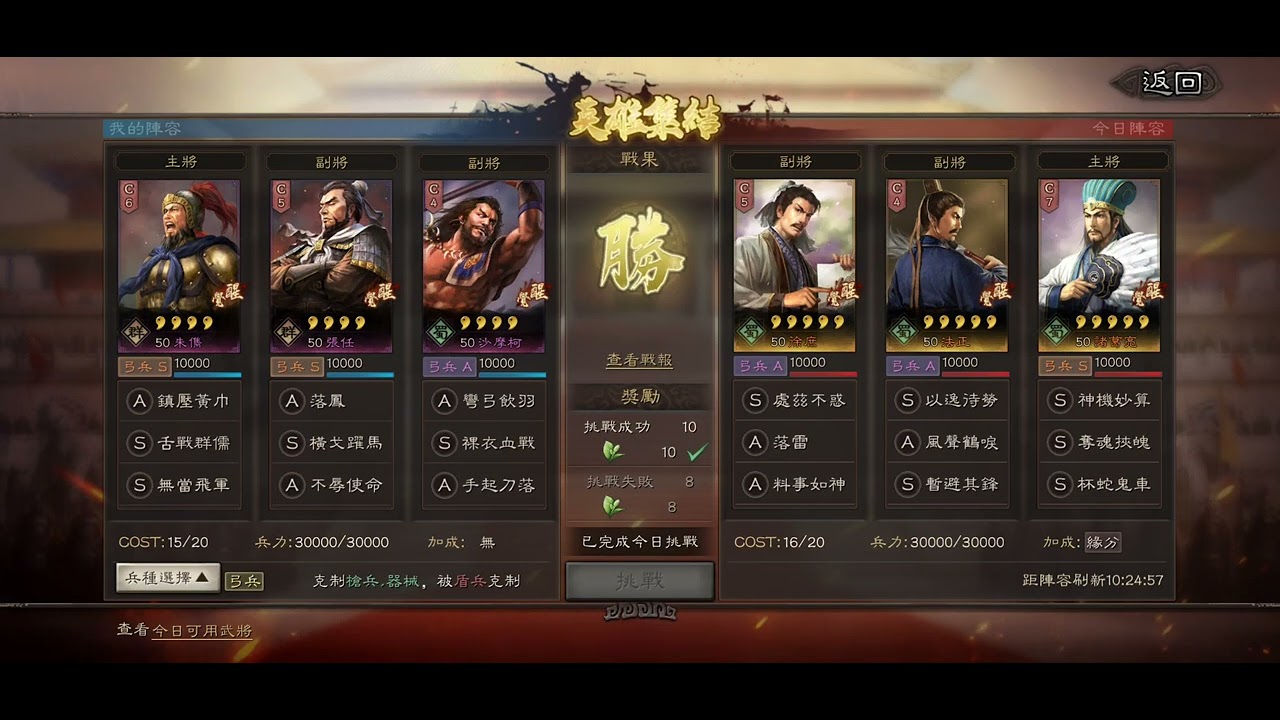Click 沙摩柯's character portrait
Image resolution: width=1280 pixels, height=720 pixels.
point(486,255)
